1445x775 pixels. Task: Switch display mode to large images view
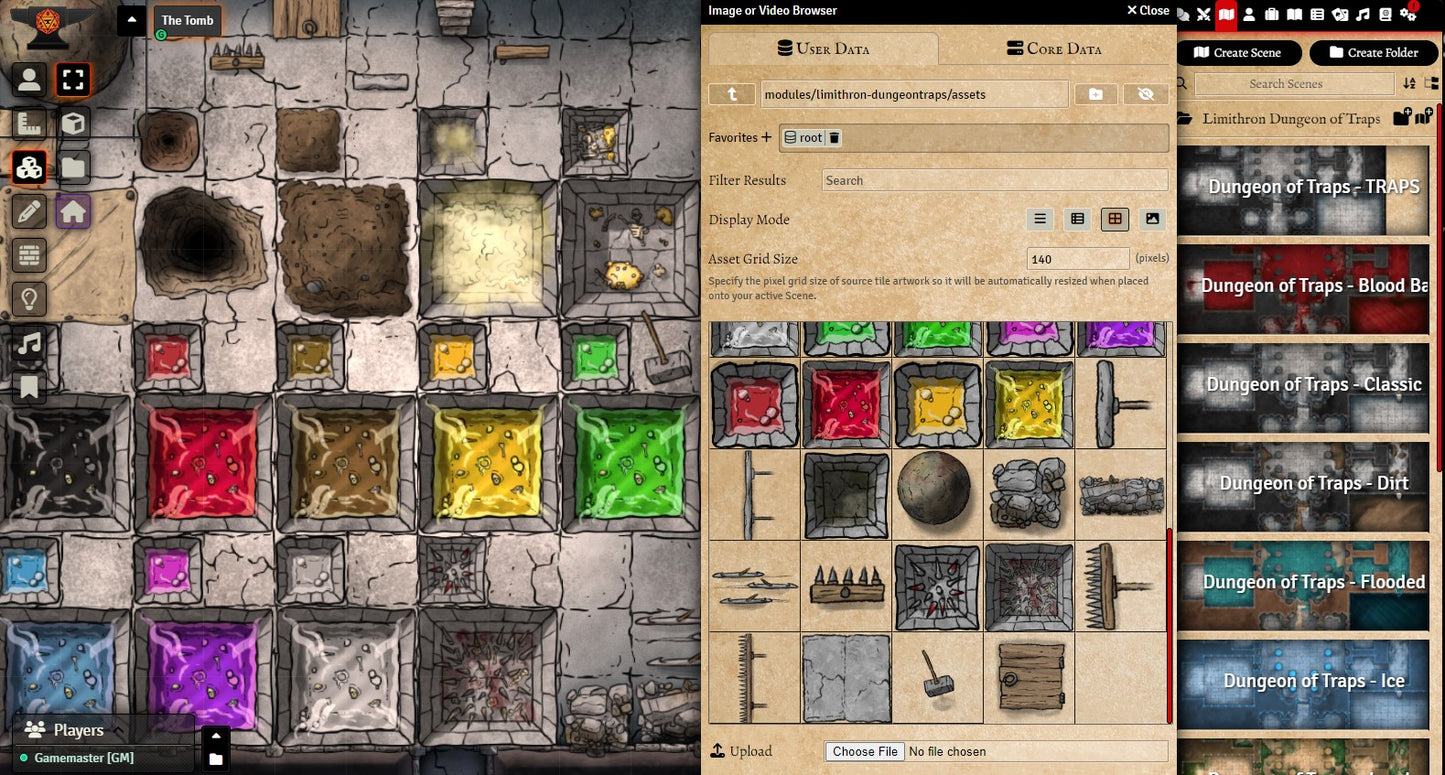[x=1152, y=219]
